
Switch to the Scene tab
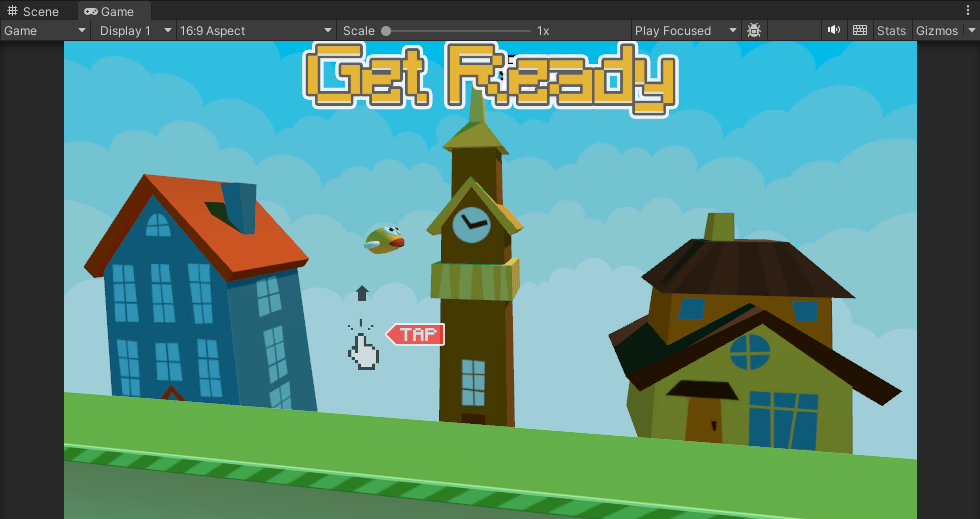[34, 11]
